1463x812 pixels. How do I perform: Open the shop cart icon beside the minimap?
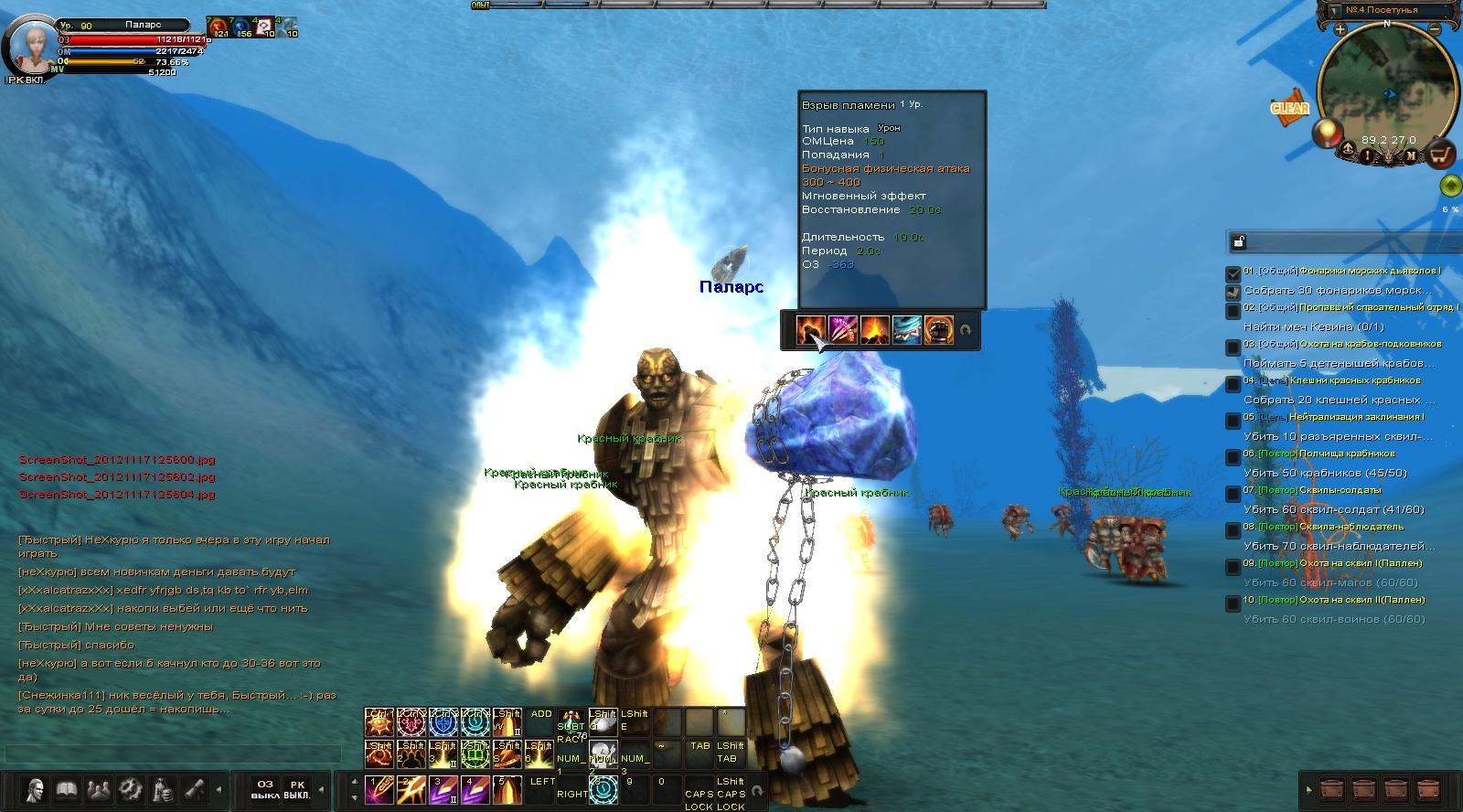click(1441, 155)
